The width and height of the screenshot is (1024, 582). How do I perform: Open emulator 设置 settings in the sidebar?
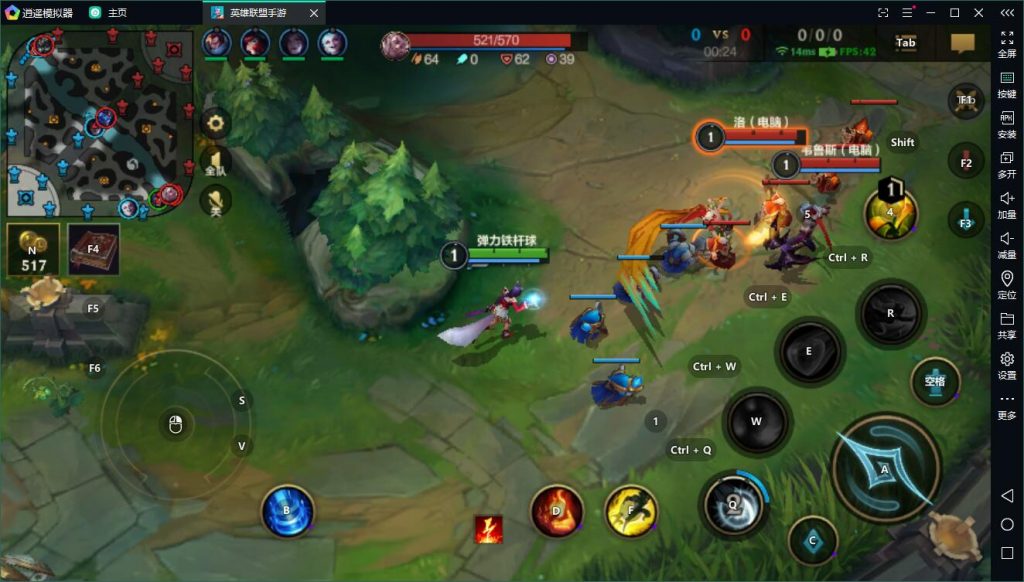[x=1007, y=365]
